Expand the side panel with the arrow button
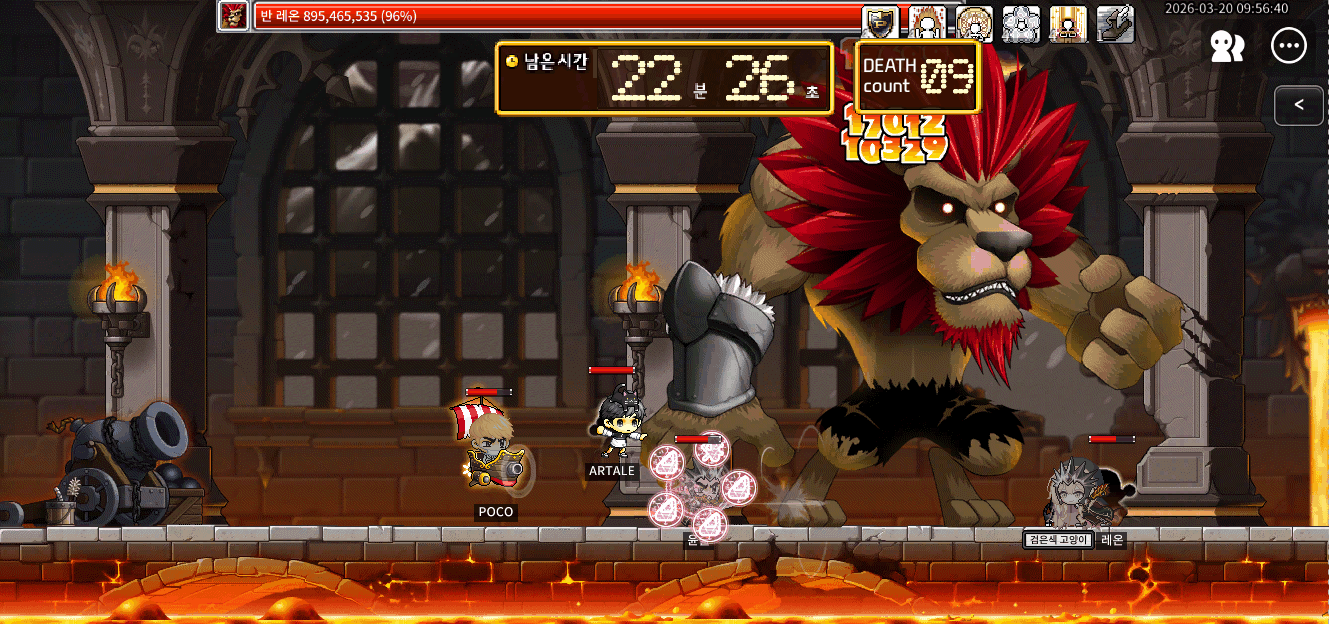The image size is (1329, 624). [x=1299, y=105]
